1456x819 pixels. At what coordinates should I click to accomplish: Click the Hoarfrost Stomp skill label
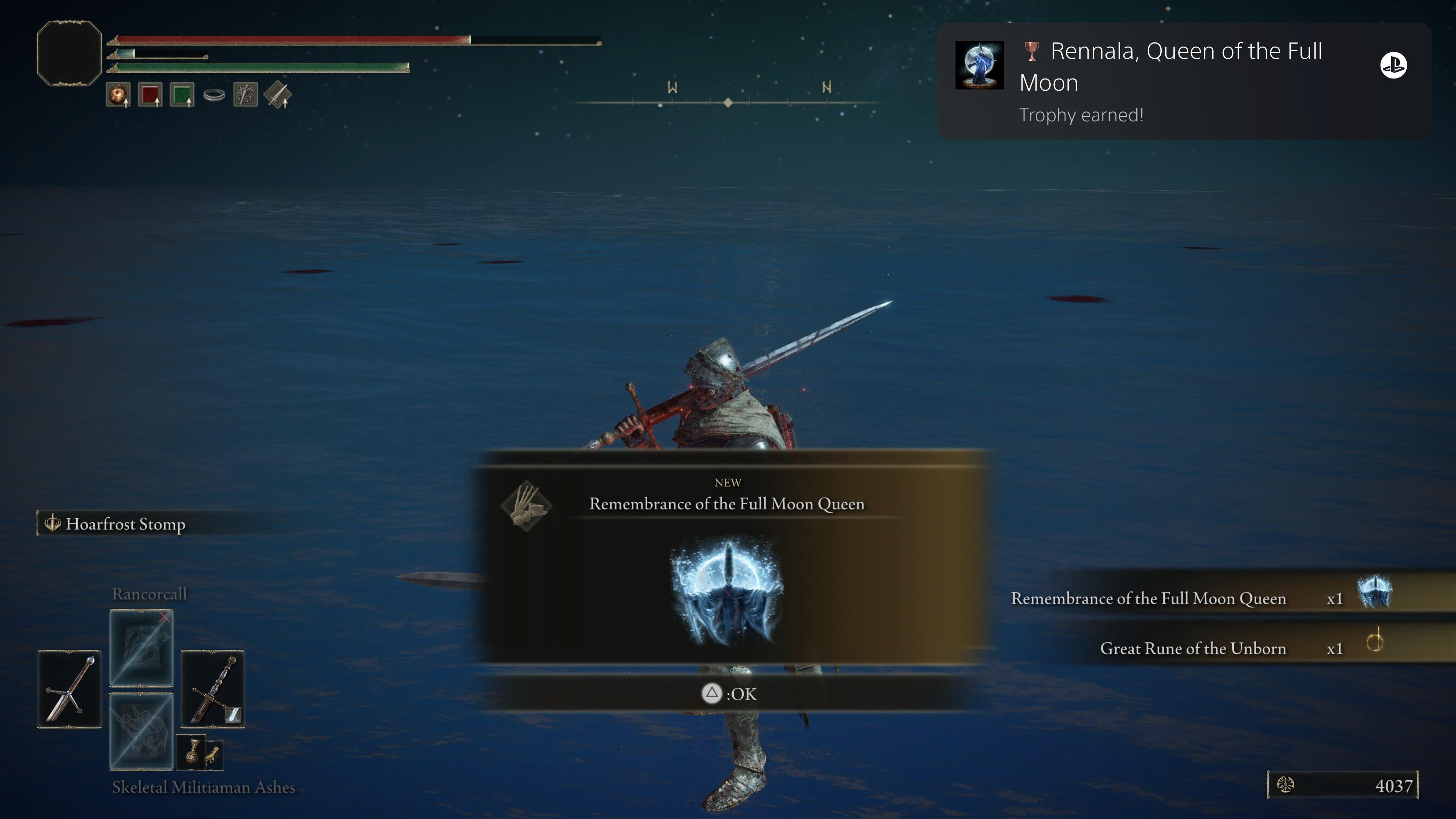[125, 524]
